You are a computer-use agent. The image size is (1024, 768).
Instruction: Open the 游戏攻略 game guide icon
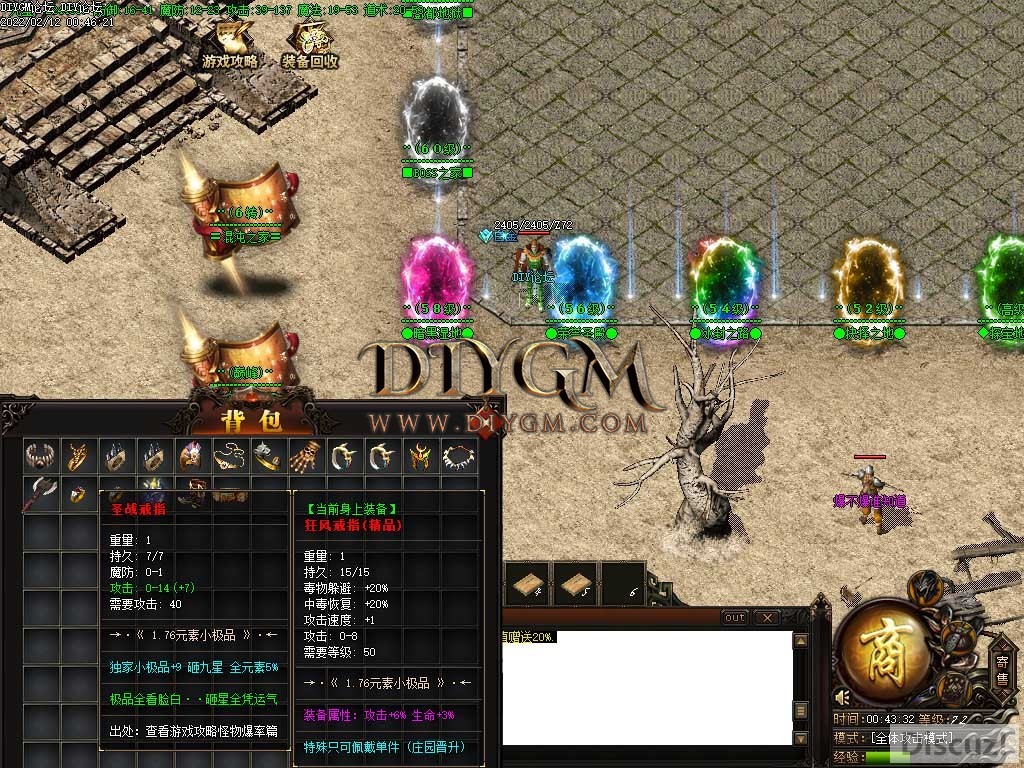(230, 45)
